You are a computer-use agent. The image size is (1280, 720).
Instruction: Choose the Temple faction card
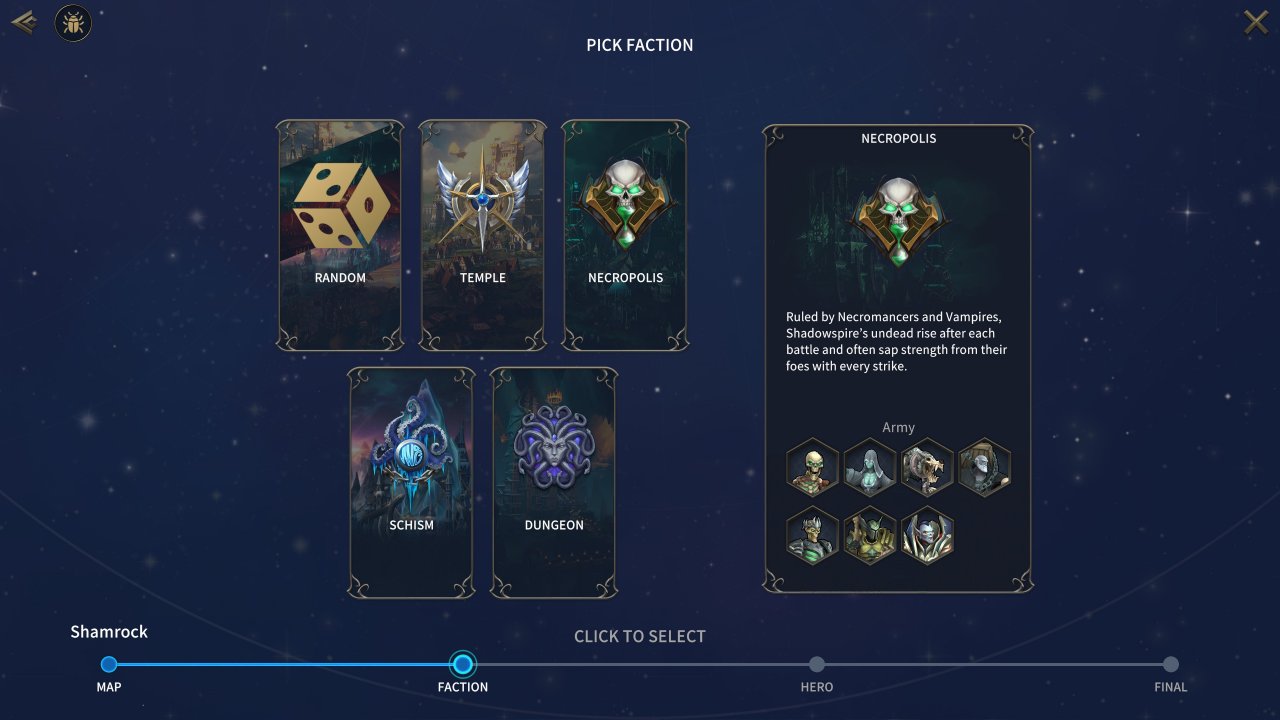pyautogui.click(x=482, y=235)
